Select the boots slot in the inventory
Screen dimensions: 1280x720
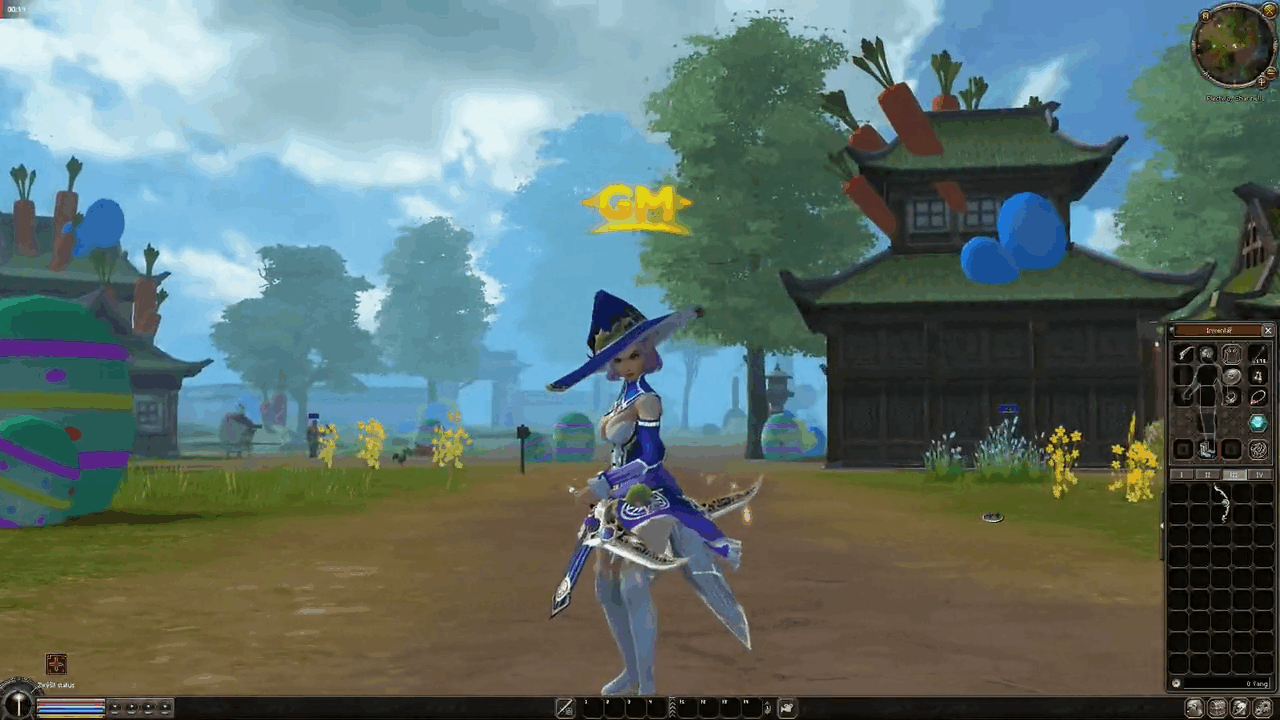(x=1206, y=449)
